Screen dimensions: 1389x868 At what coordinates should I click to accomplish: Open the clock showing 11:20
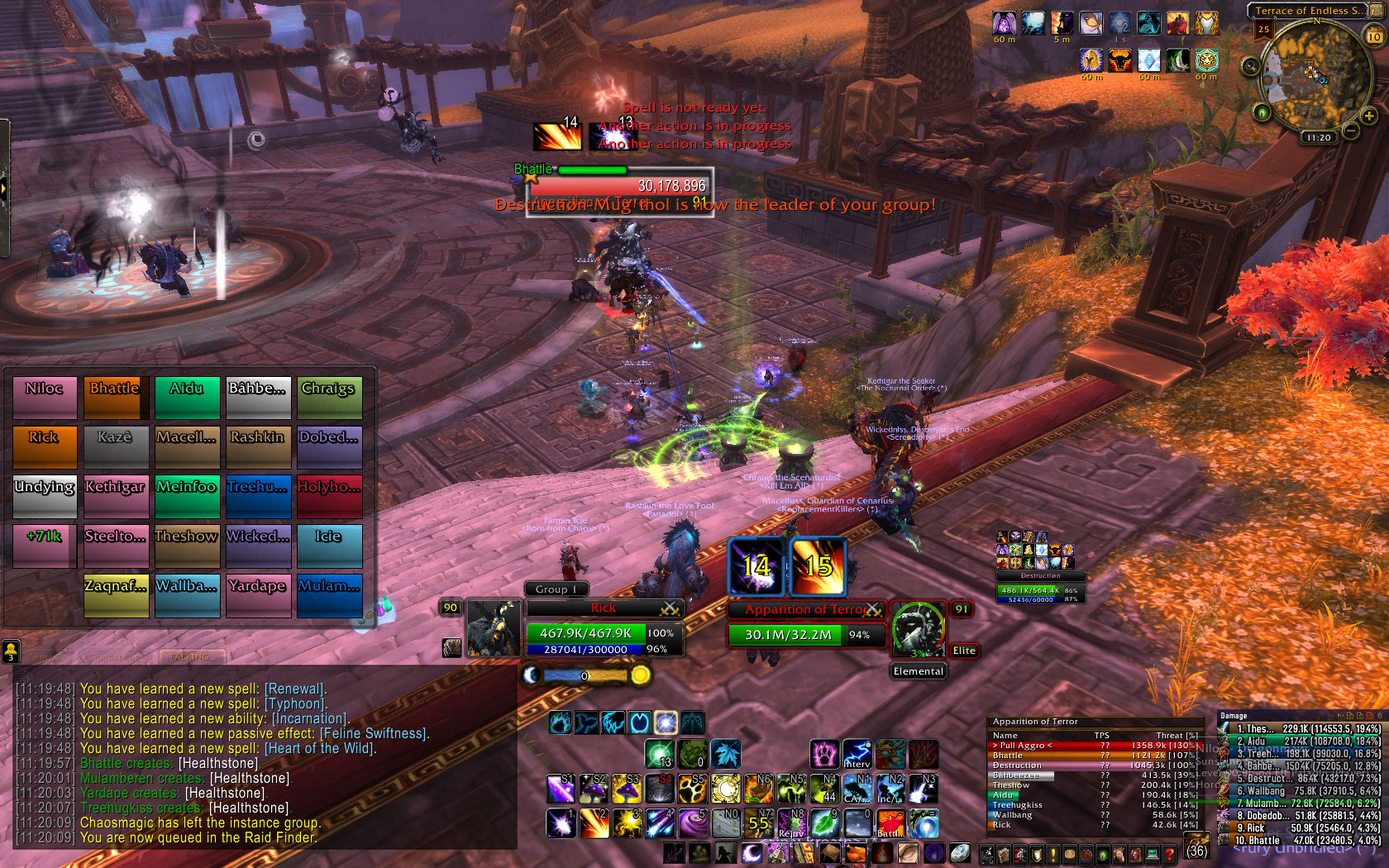point(1318,137)
